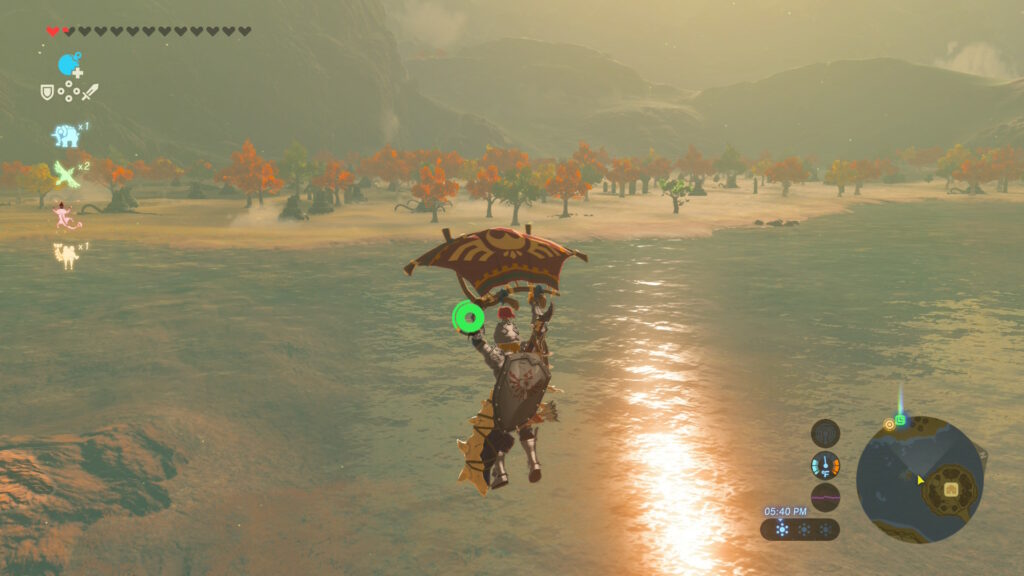Activate the blue elephant Mipha's Grace icon

(65, 135)
